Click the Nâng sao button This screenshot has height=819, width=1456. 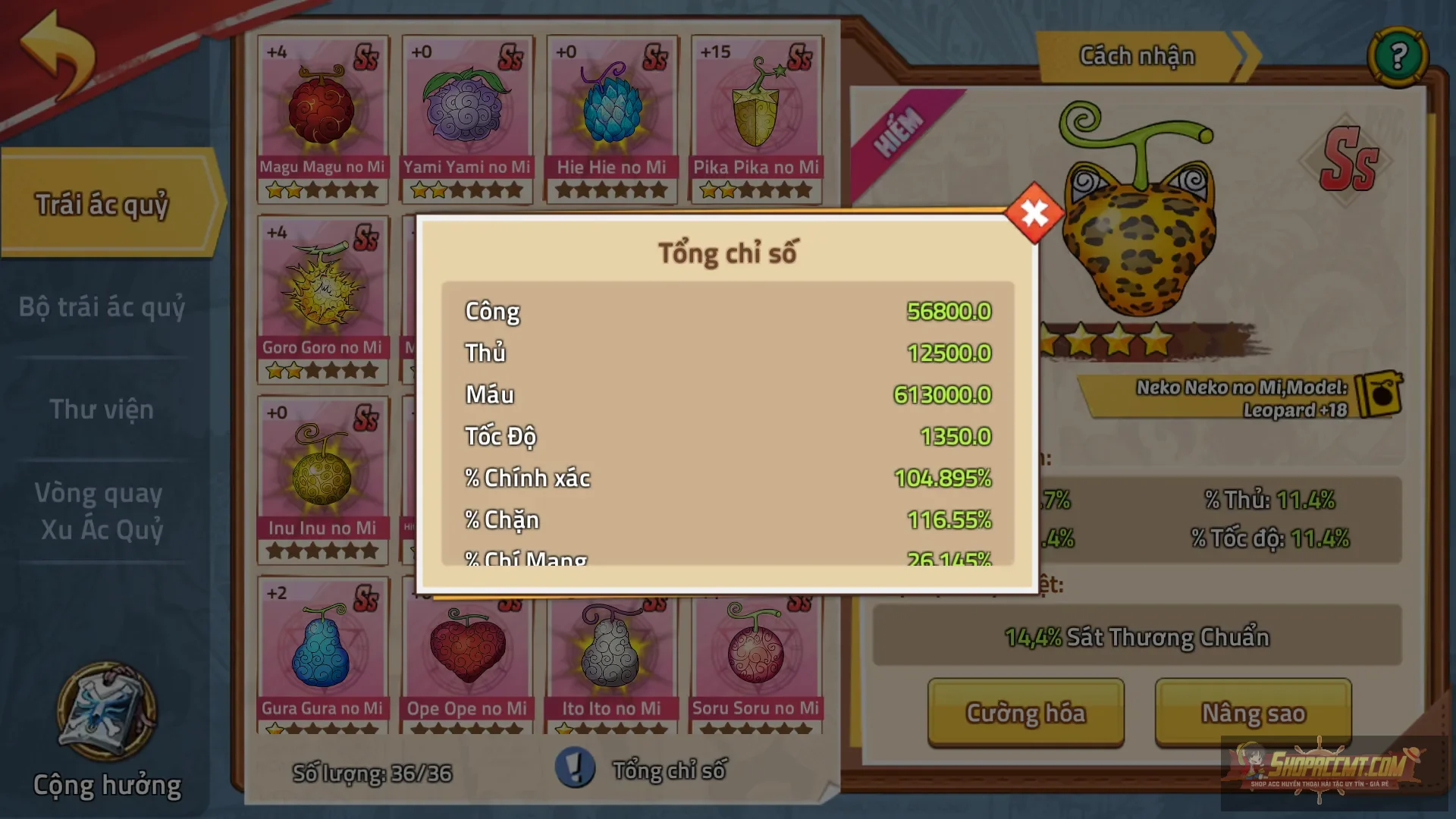pos(1253,713)
